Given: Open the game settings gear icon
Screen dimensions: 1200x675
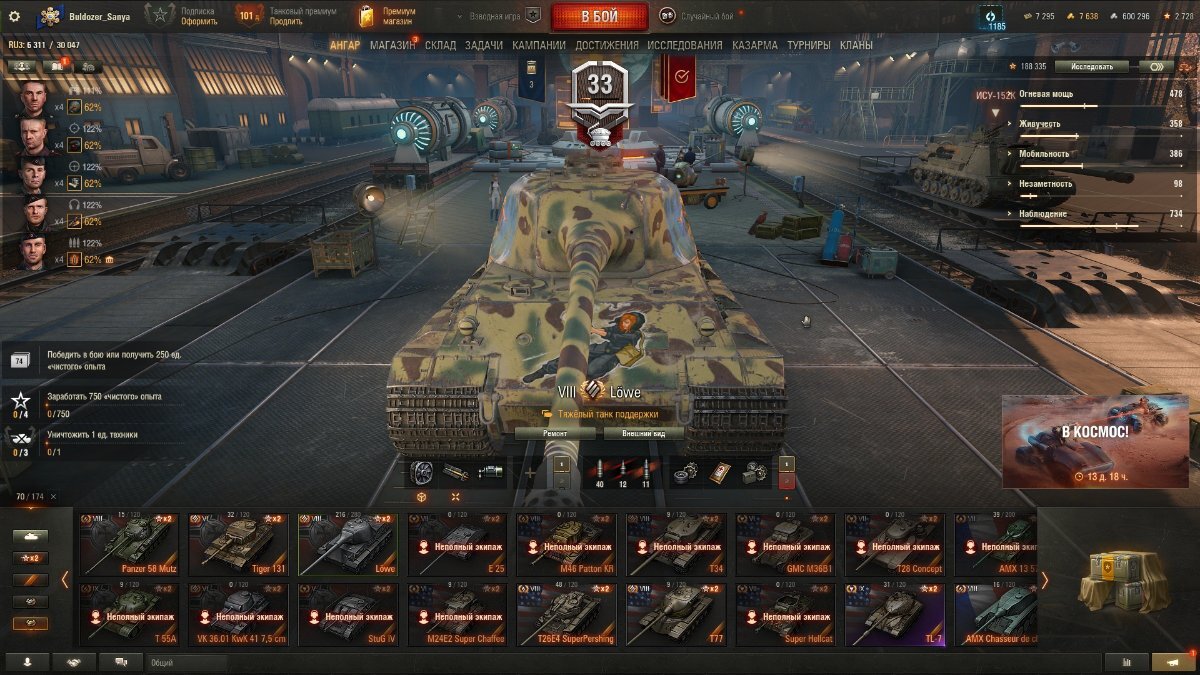Looking at the screenshot, I should click(14, 16).
